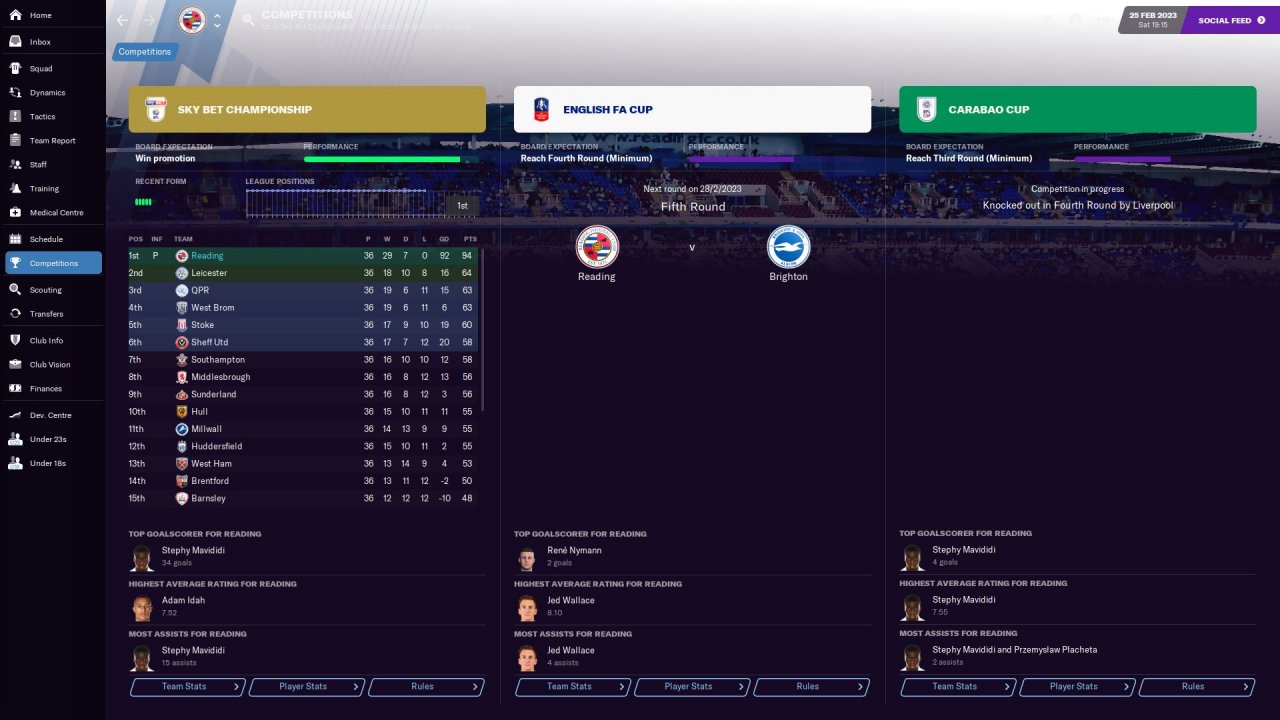Open FA Cup Rules button
1280x720 pixels.
pos(811,687)
